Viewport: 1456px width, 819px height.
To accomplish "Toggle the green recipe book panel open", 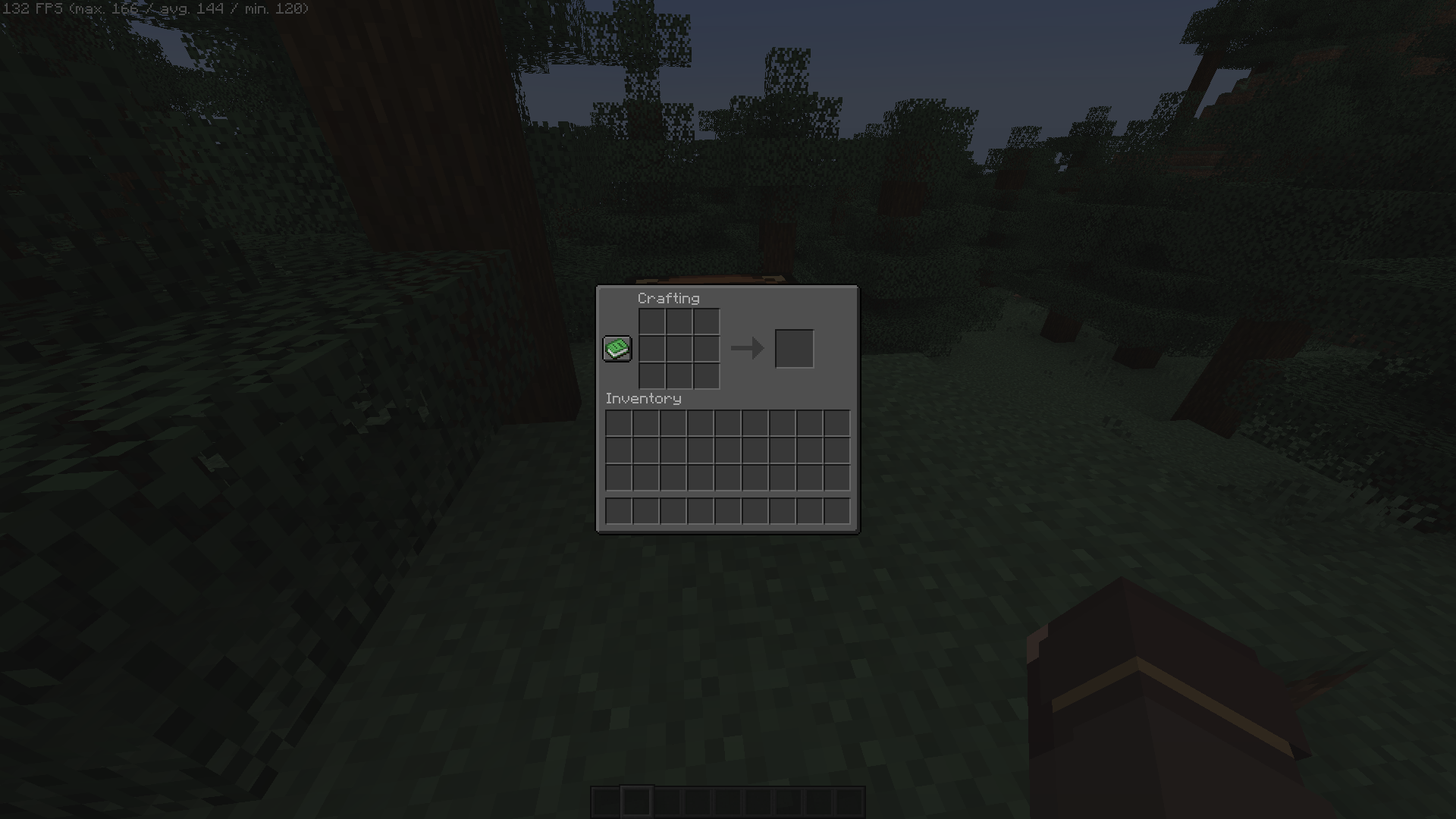I will tap(617, 348).
